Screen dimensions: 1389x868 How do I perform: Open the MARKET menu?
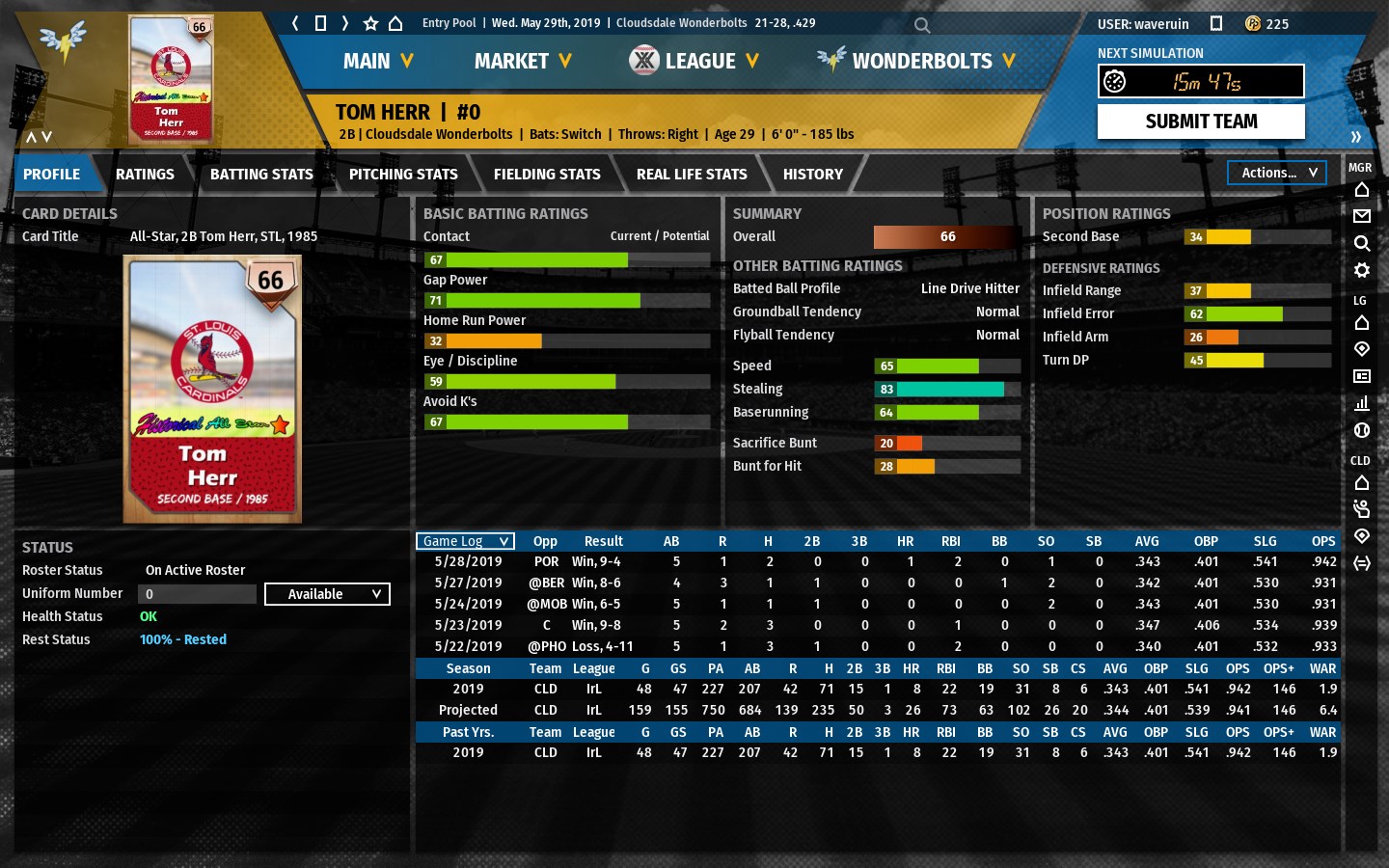coord(523,61)
